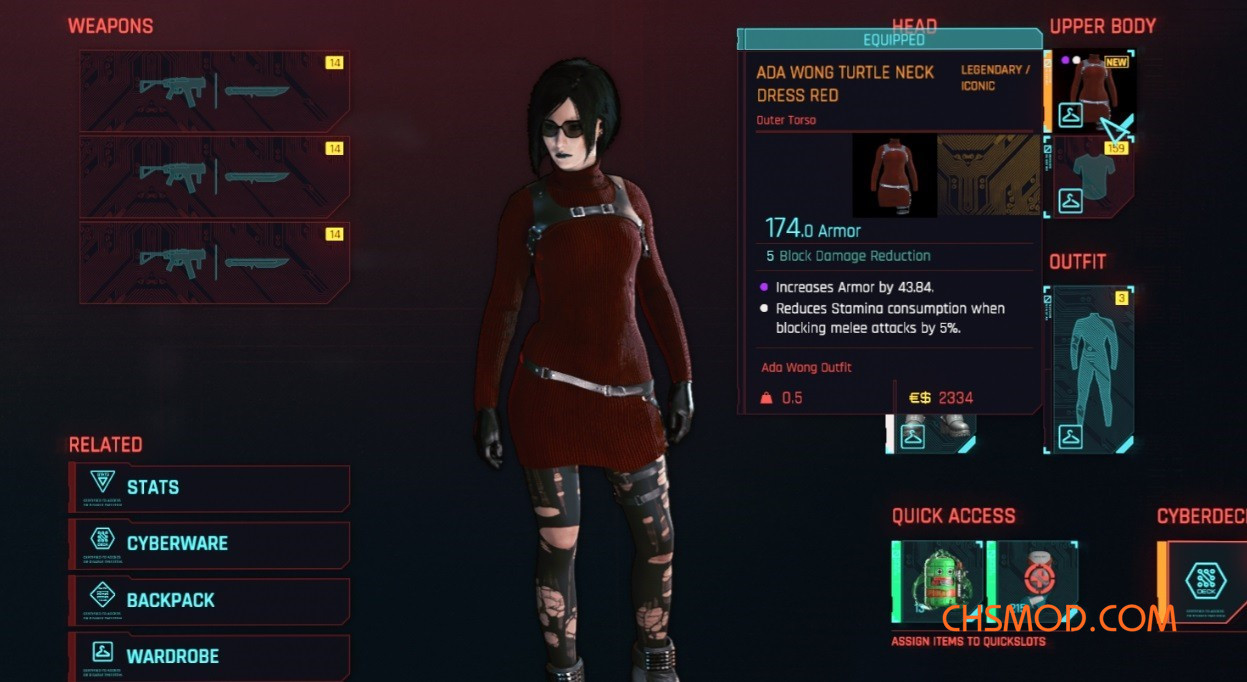The image size is (1247, 682).
Task: Select the green grenade quick access slot
Action: click(x=937, y=582)
